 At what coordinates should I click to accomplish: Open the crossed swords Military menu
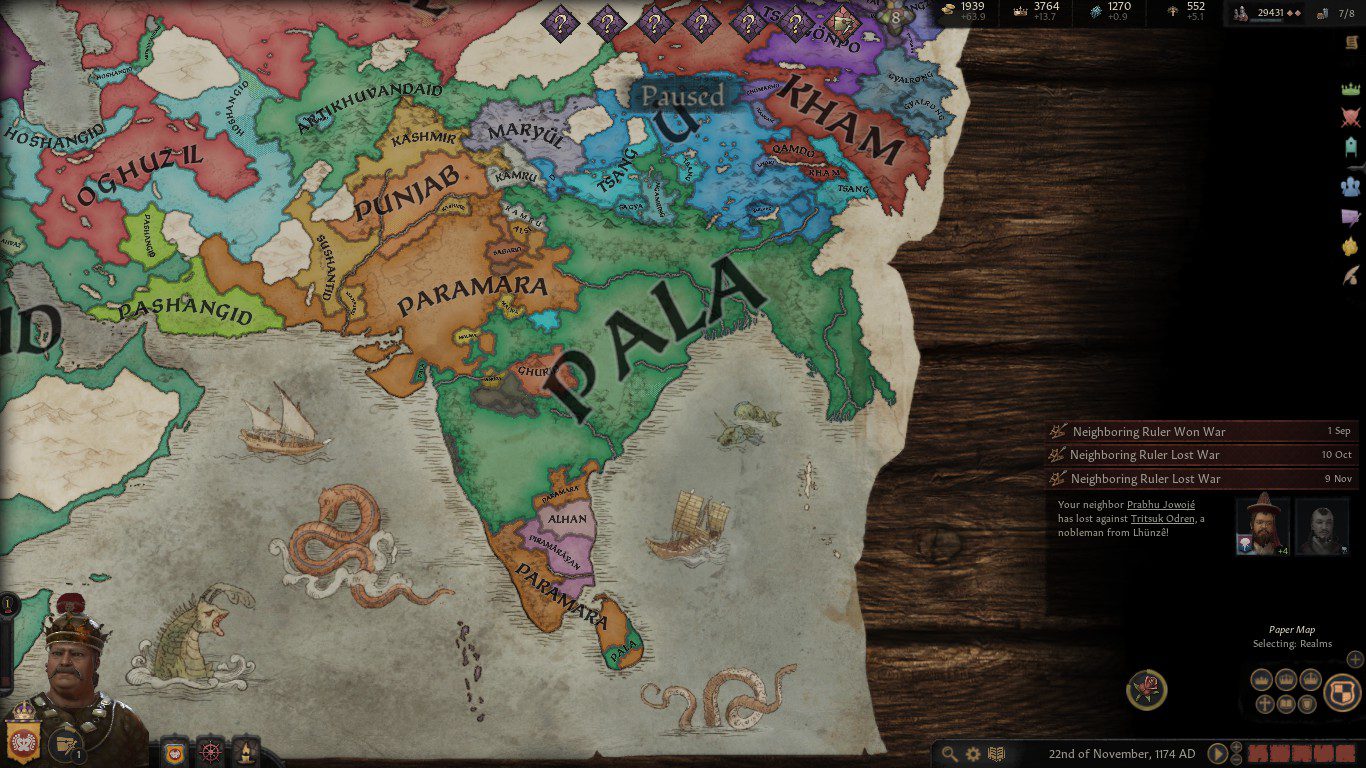1351,118
